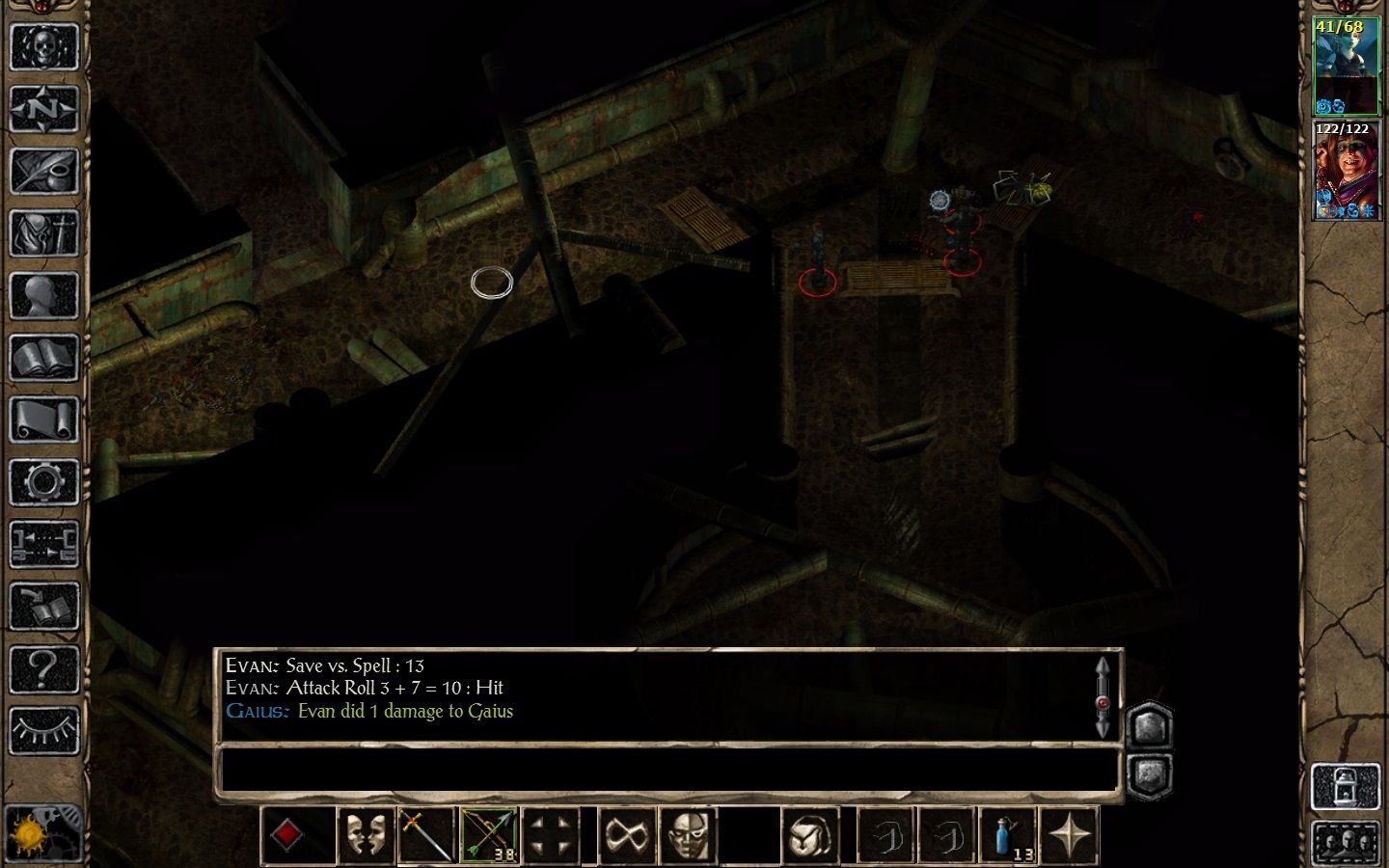The width and height of the screenshot is (1389, 868).
Task: Collapse the dialog box with lower stone button
Action: [1150, 773]
